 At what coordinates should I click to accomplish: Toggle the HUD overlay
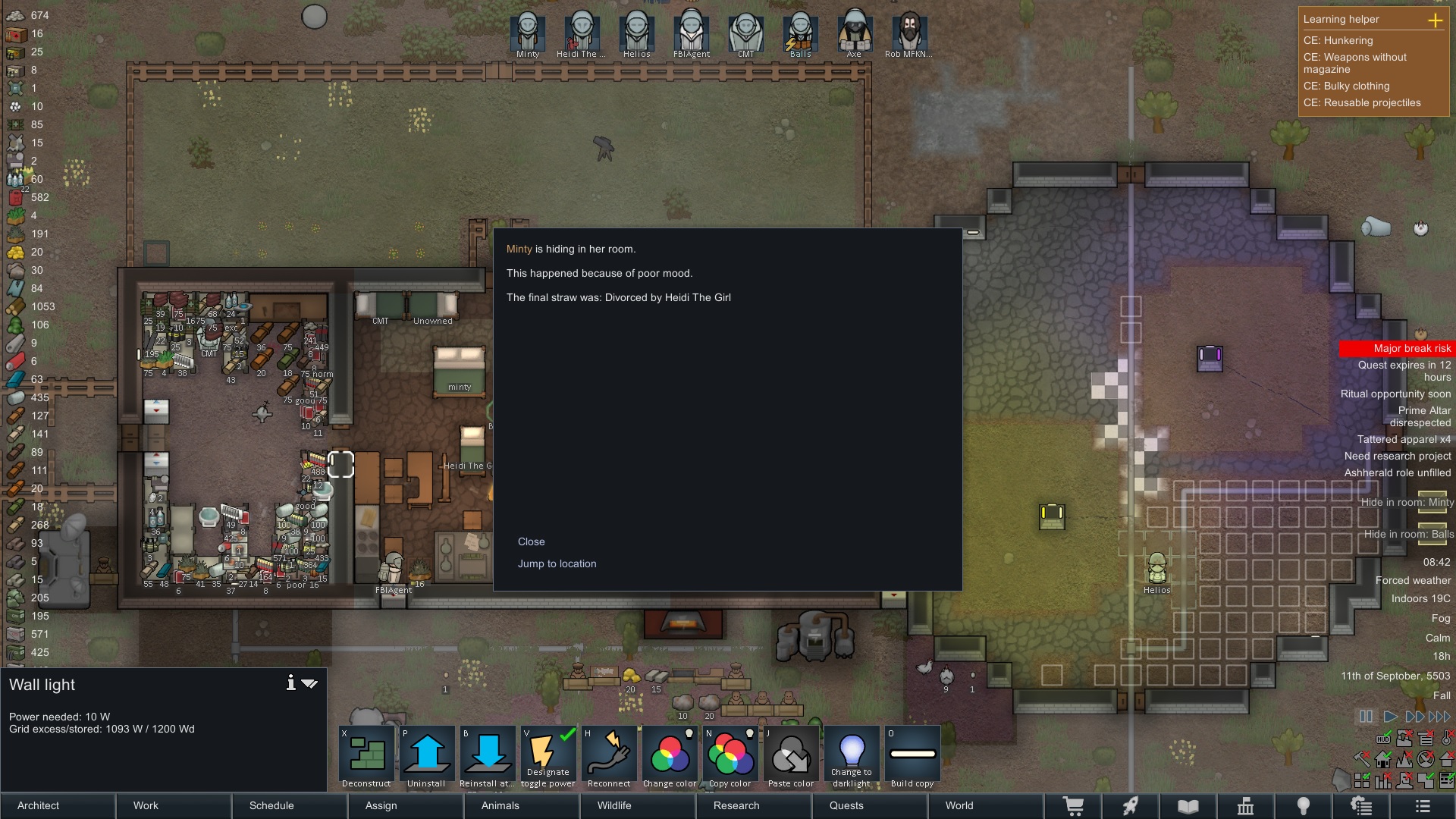pos(1383,739)
